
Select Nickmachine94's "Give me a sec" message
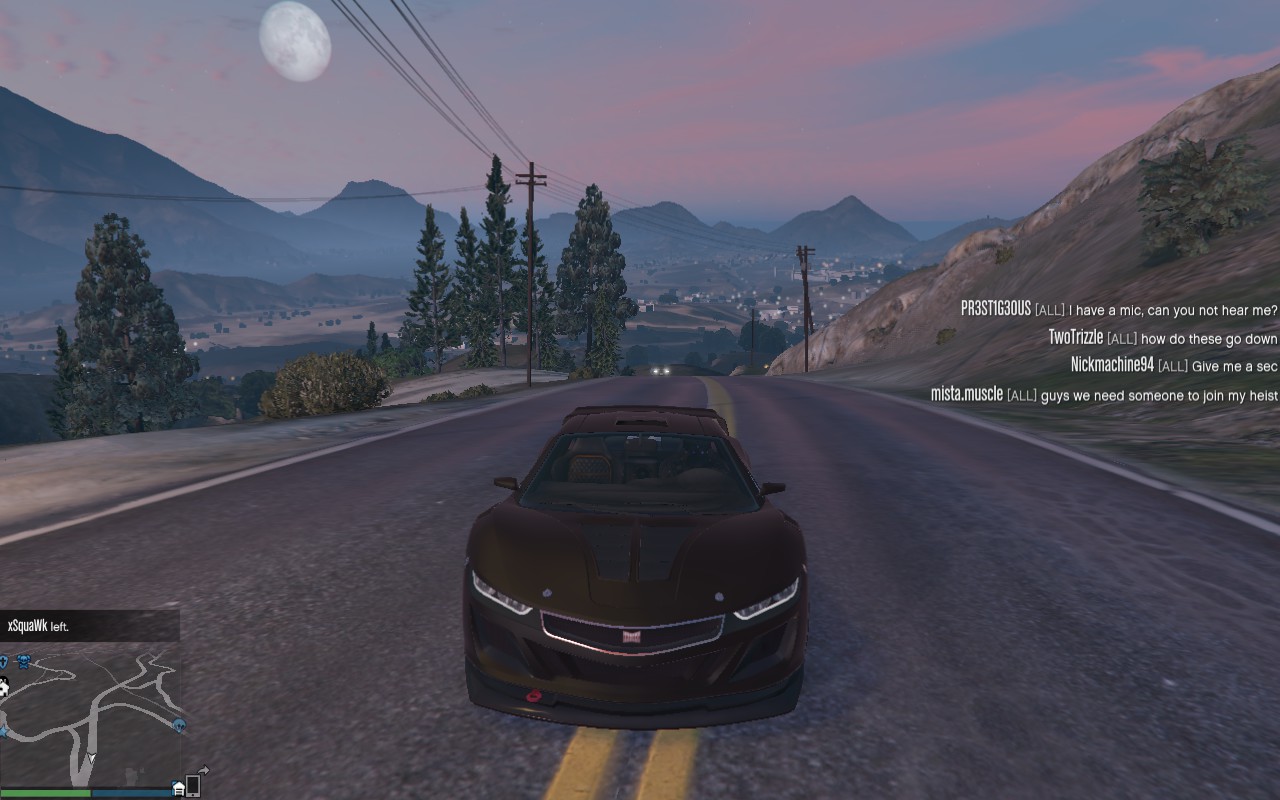1173,366
